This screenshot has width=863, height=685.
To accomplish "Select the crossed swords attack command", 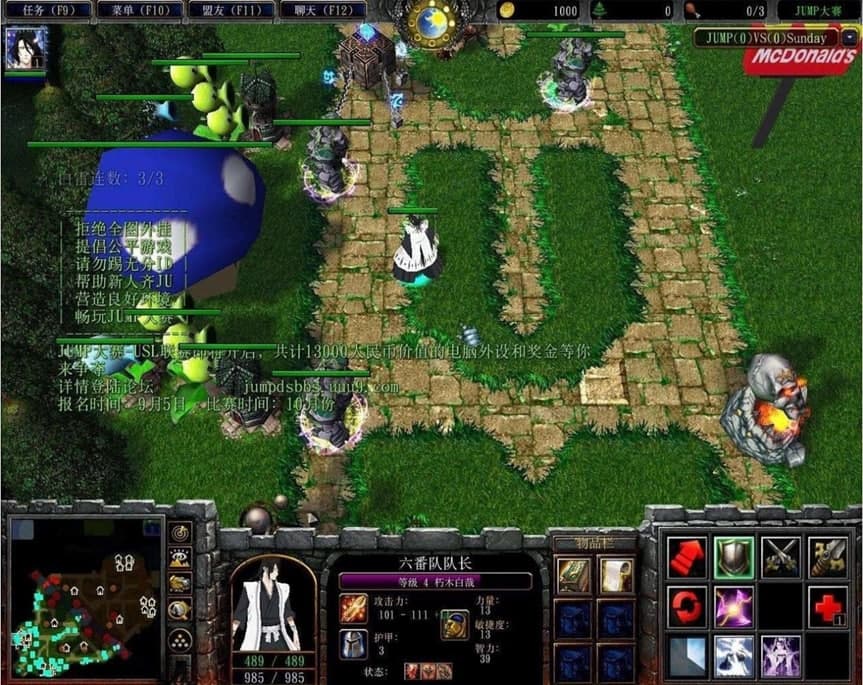I will (781, 557).
